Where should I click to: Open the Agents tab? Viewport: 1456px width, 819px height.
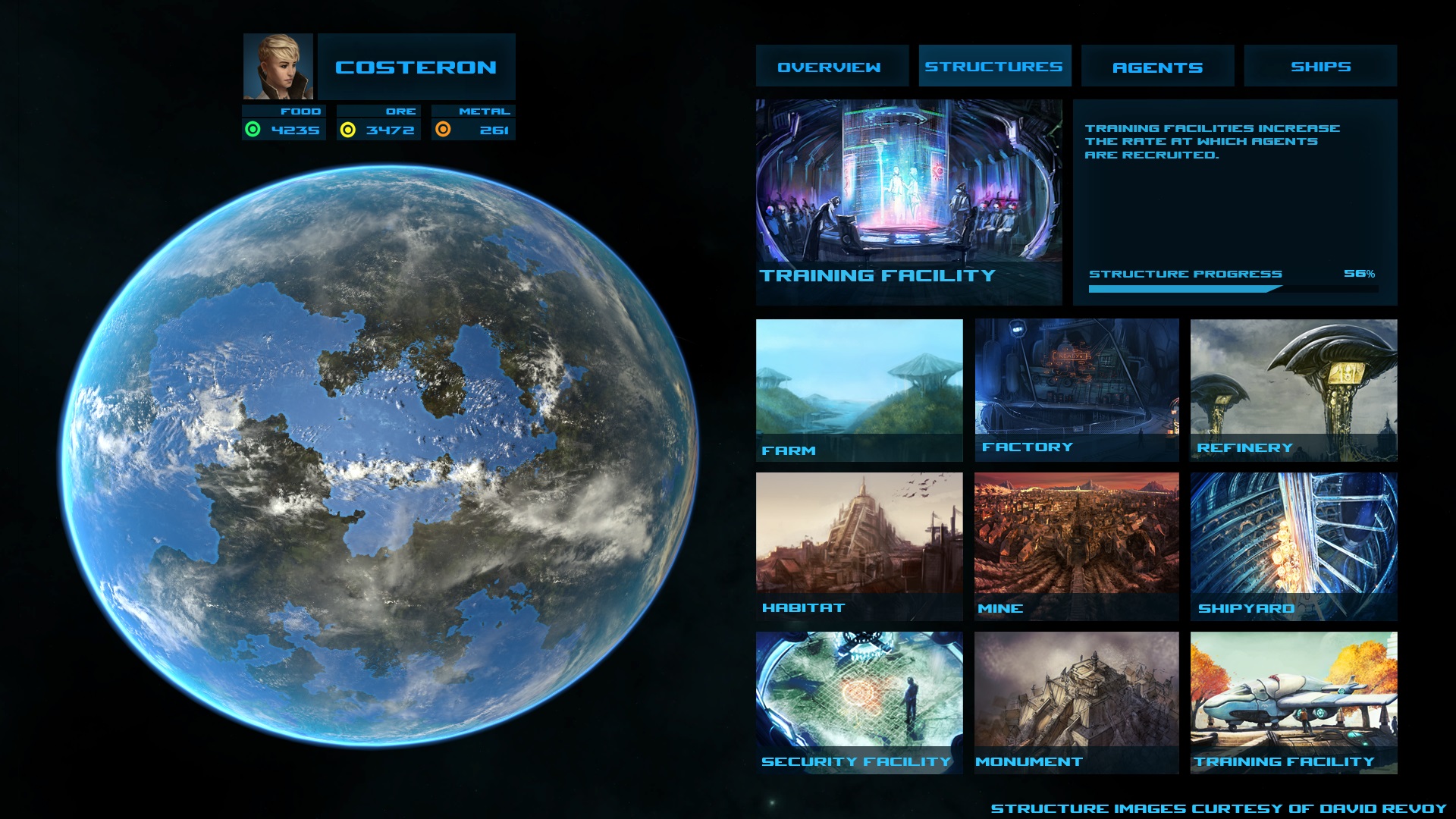1157,67
